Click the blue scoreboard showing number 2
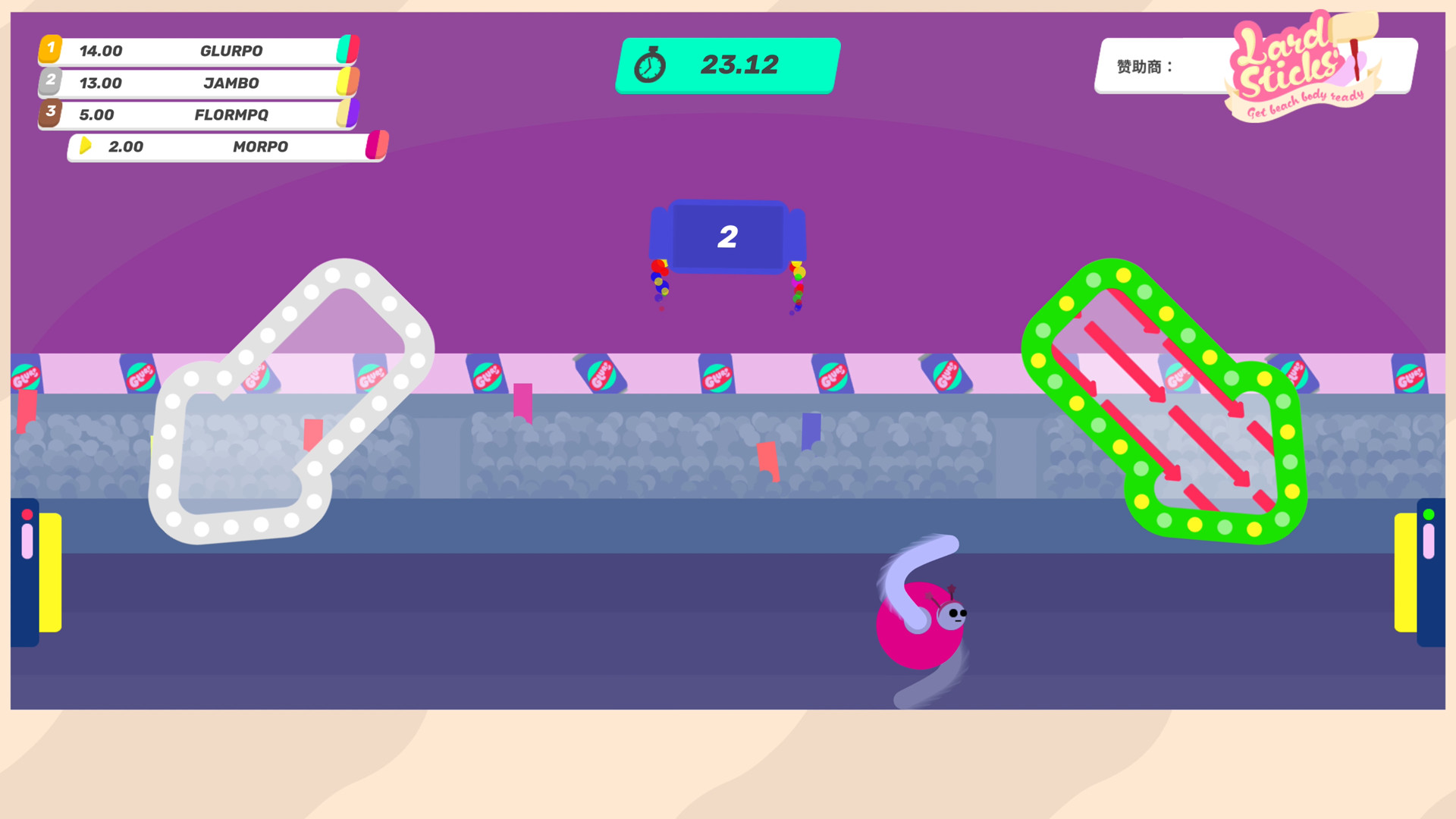 (x=728, y=237)
